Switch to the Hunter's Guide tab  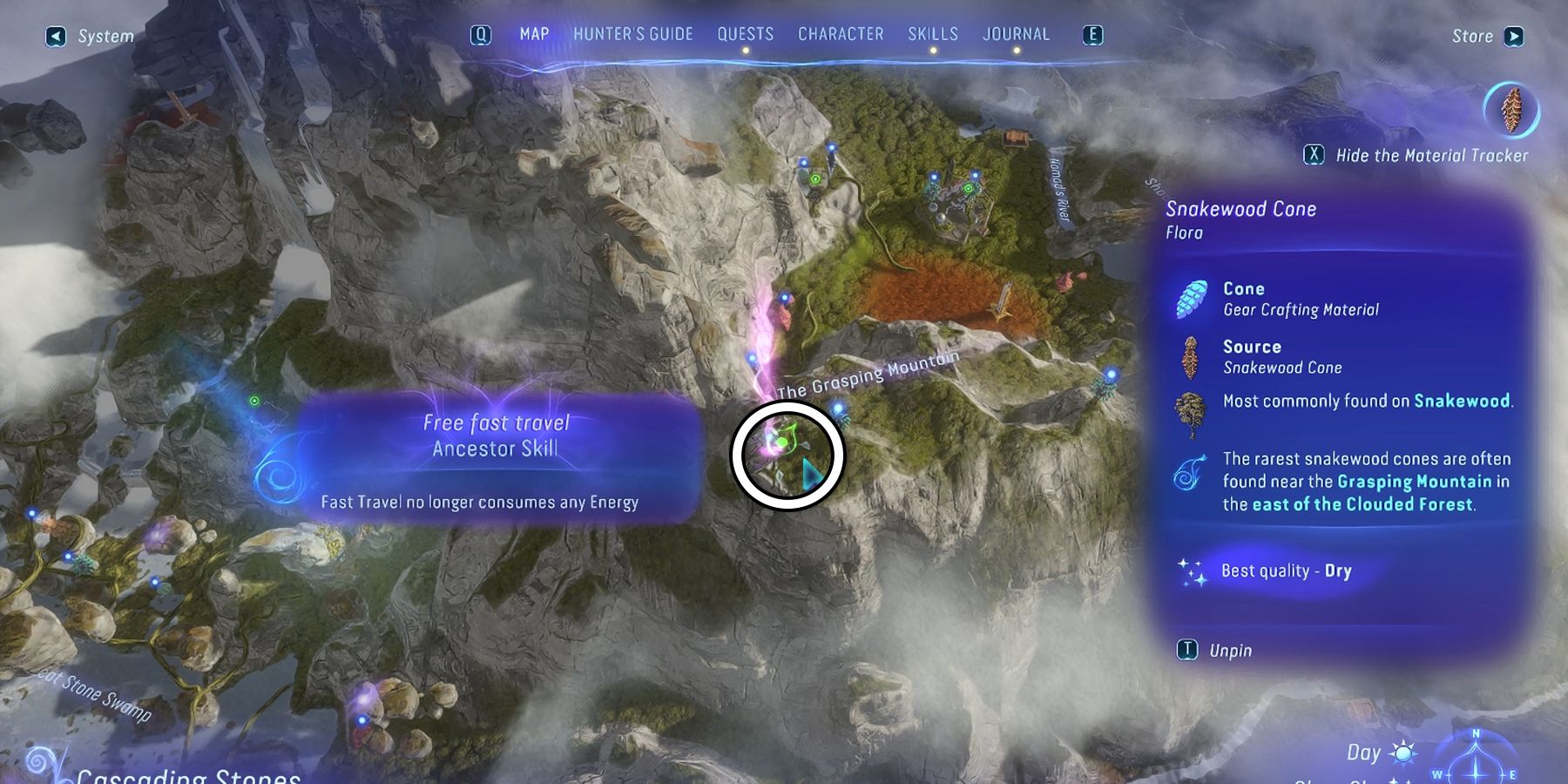[633, 35]
